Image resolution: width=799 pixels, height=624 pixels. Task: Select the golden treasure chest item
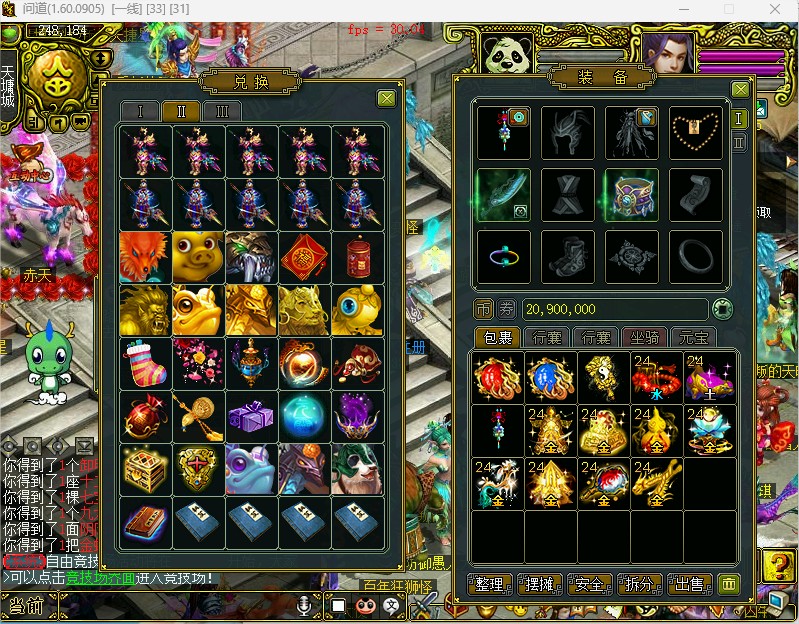[144, 469]
